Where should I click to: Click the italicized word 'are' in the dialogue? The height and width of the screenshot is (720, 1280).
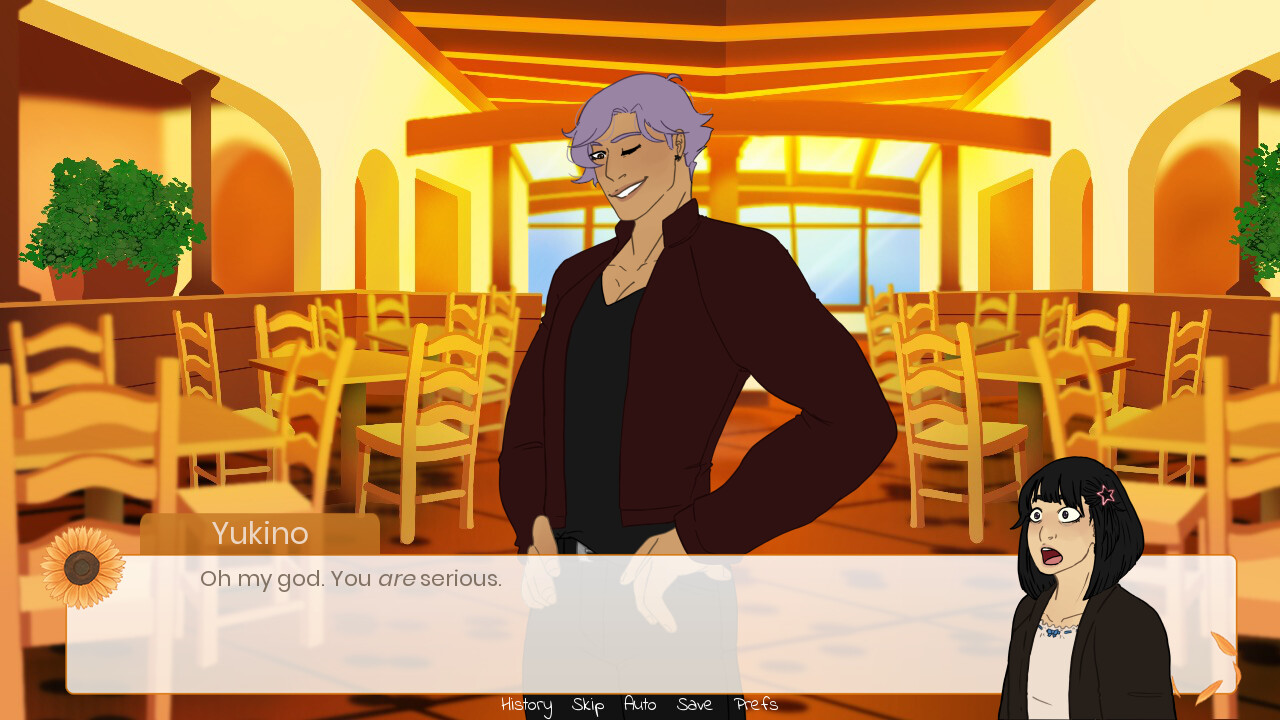(x=397, y=578)
